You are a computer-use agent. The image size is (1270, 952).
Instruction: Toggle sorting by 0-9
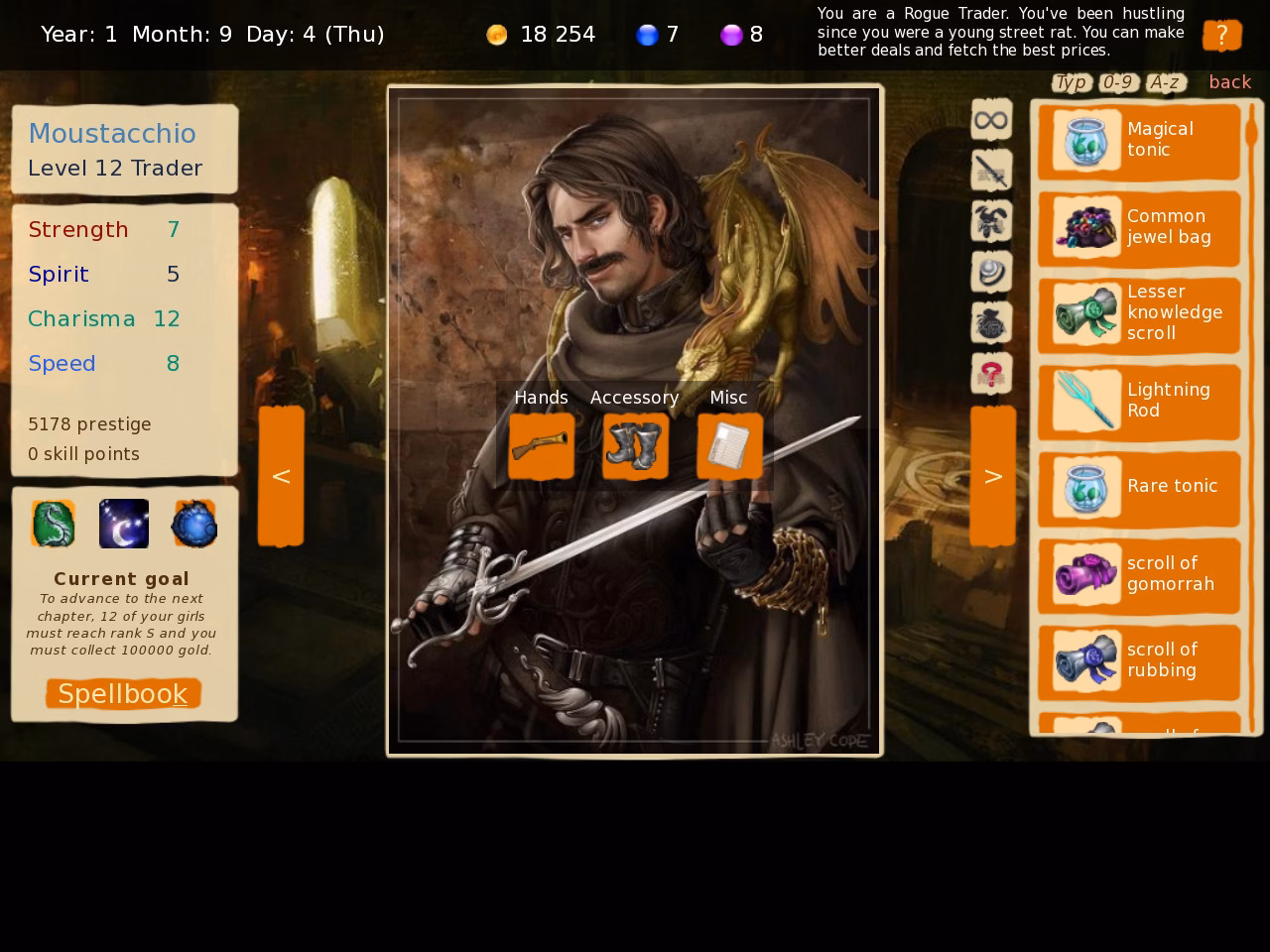[x=1117, y=82]
